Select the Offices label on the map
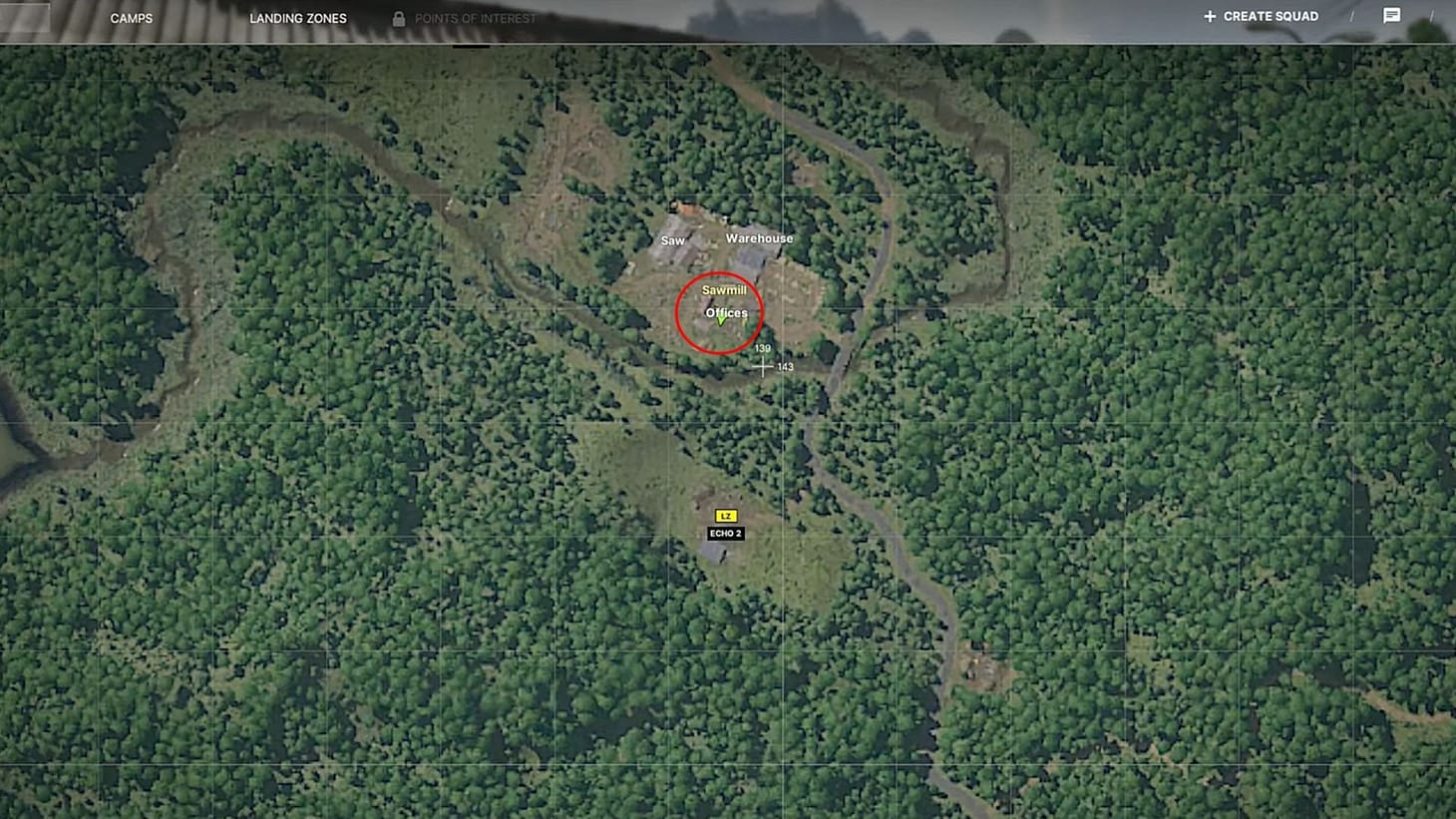The height and width of the screenshot is (819, 1456). tap(726, 312)
